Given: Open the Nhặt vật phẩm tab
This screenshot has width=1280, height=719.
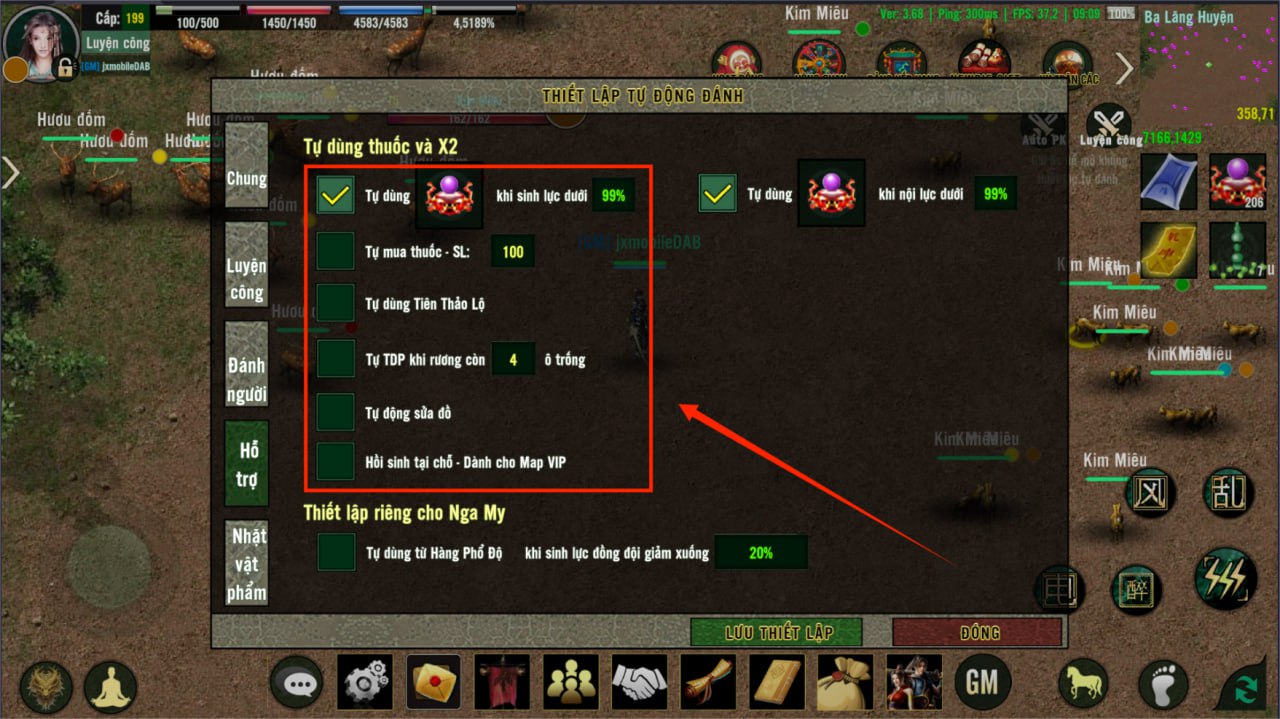Looking at the screenshot, I should [x=246, y=564].
